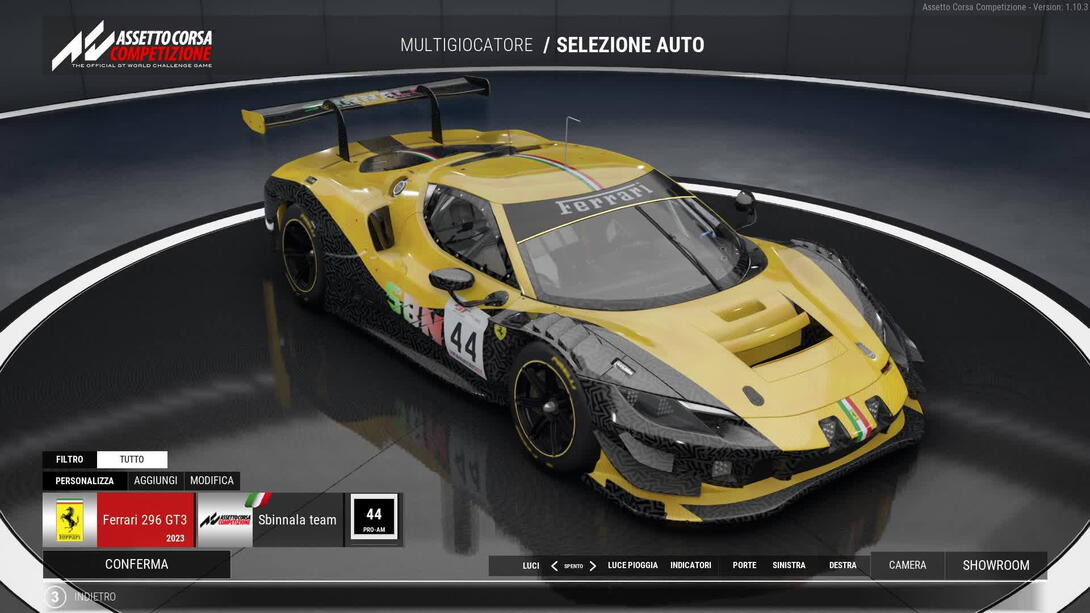Screen dimensions: 1090x613
Task: Cycle lights to previous setting
Action: click(554, 566)
